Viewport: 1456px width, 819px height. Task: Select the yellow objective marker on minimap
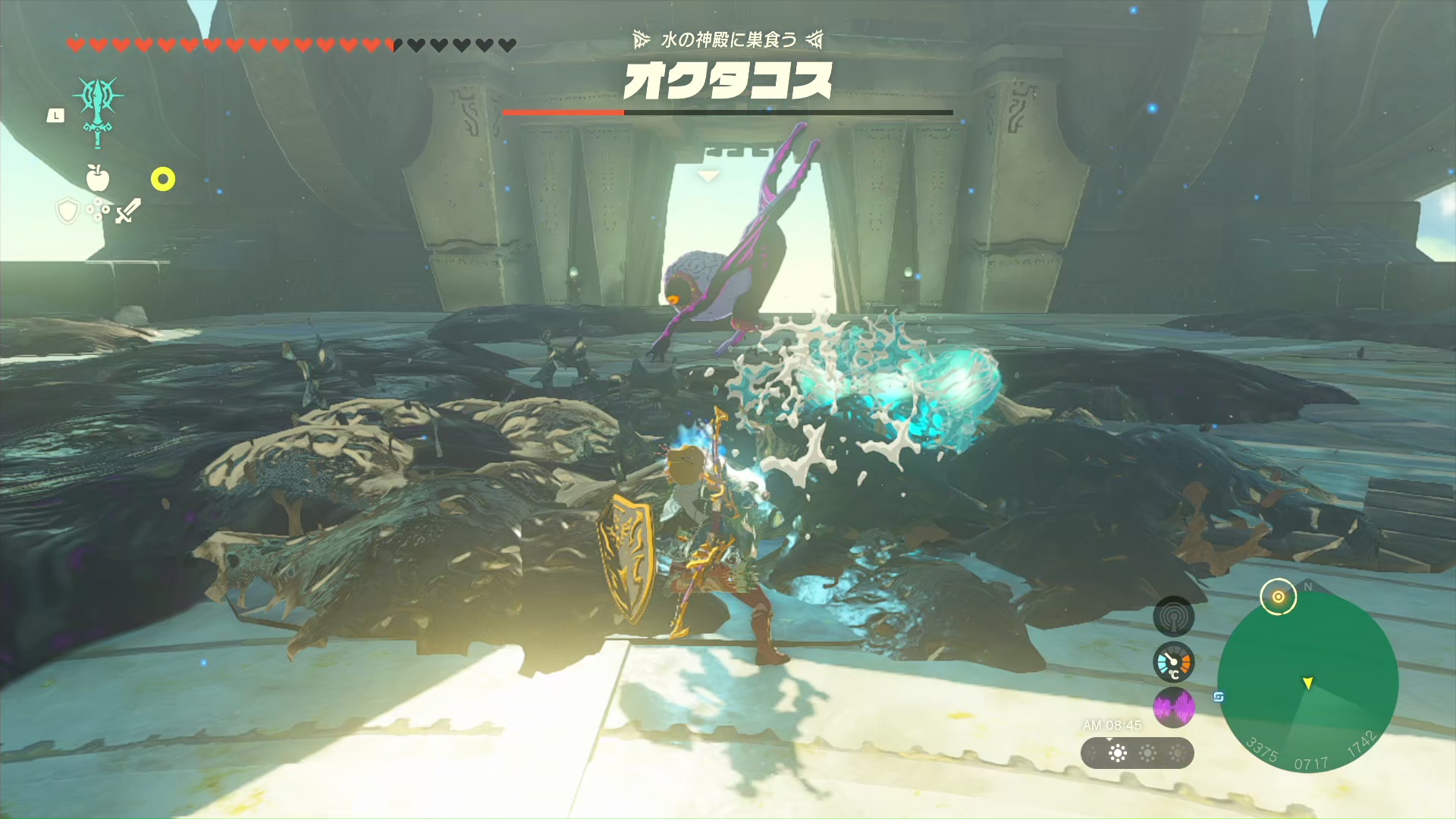(x=1279, y=598)
